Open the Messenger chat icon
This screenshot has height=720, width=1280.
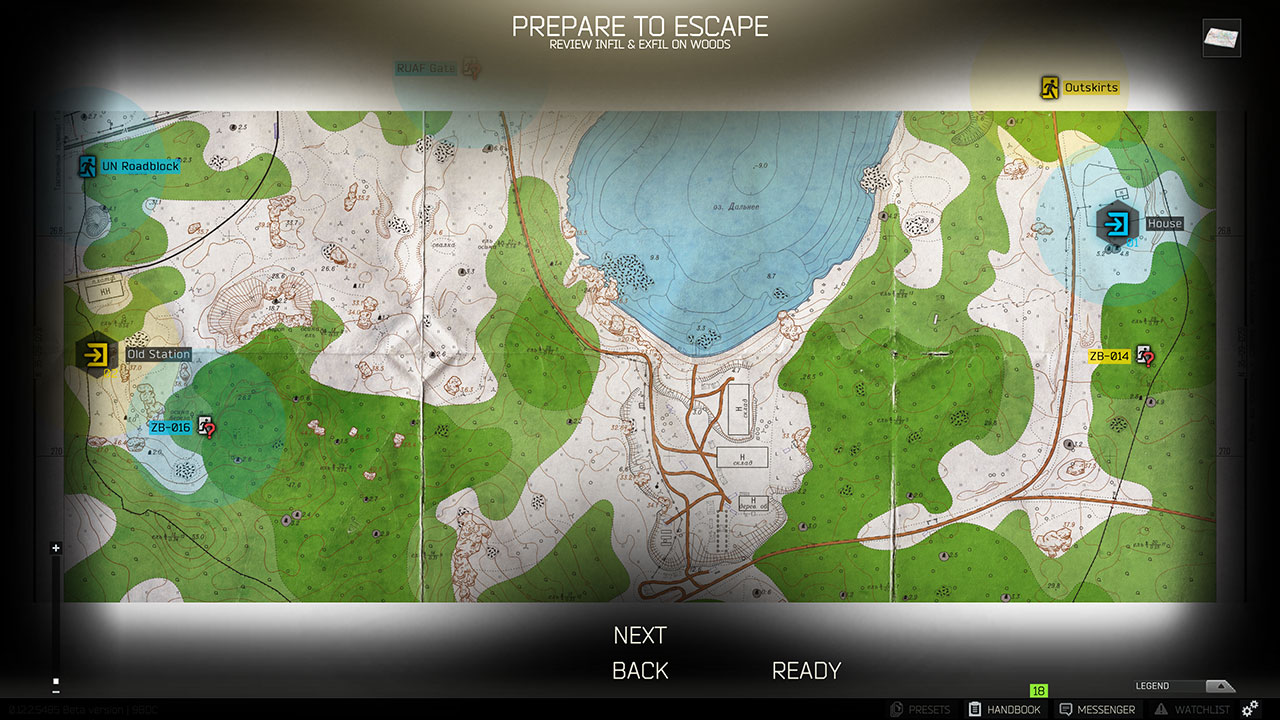[x=1066, y=709]
